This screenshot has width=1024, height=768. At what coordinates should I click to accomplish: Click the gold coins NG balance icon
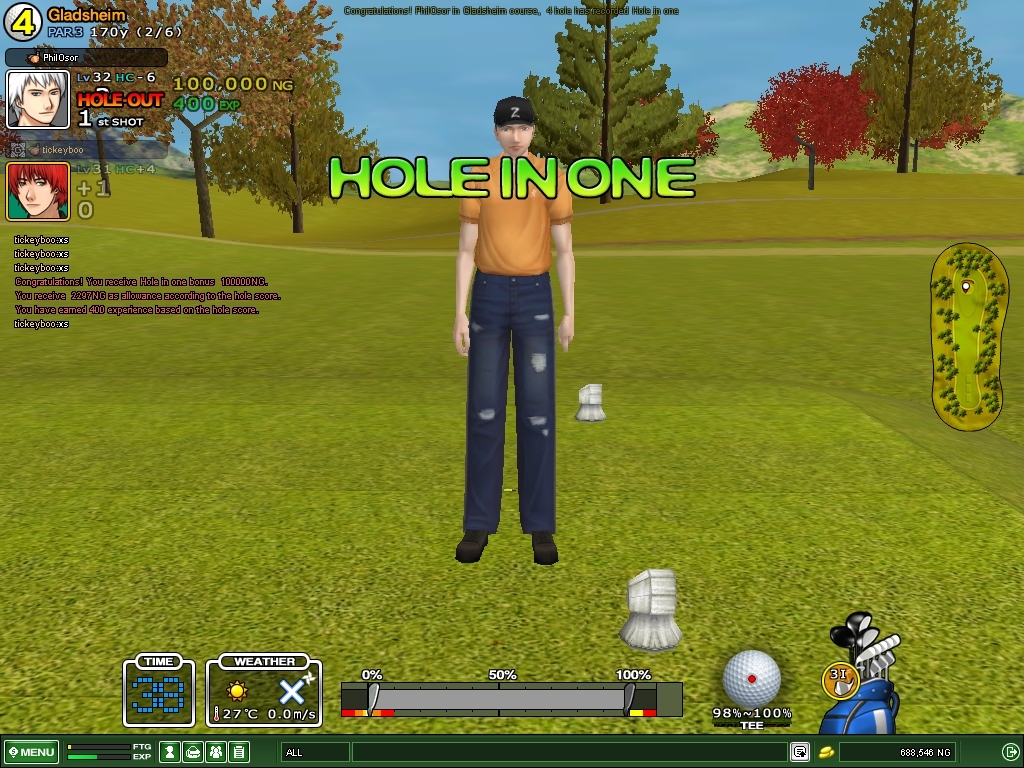[827, 752]
